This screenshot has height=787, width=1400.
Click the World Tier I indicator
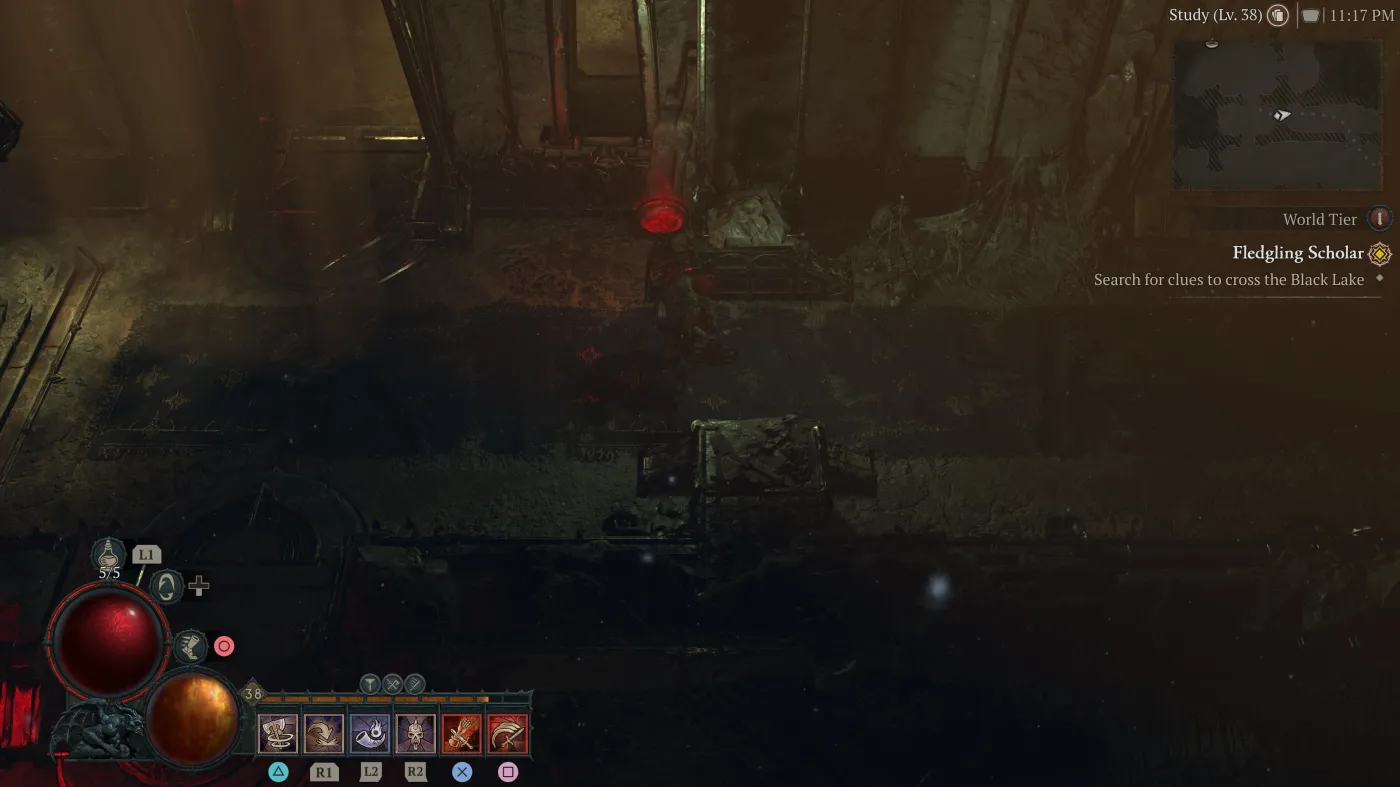tap(1379, 218)
